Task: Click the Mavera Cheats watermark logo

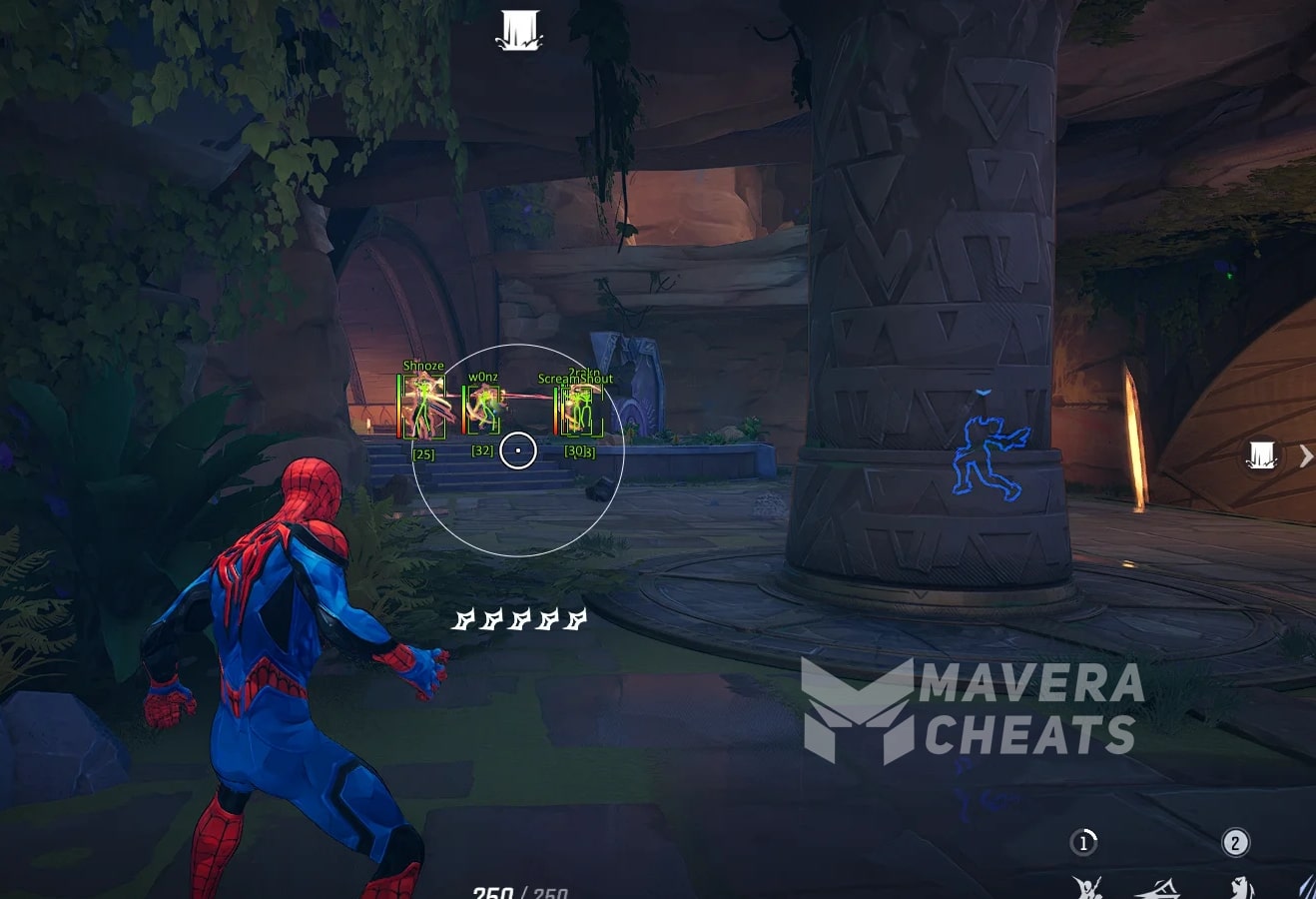Action: point(859,710)
